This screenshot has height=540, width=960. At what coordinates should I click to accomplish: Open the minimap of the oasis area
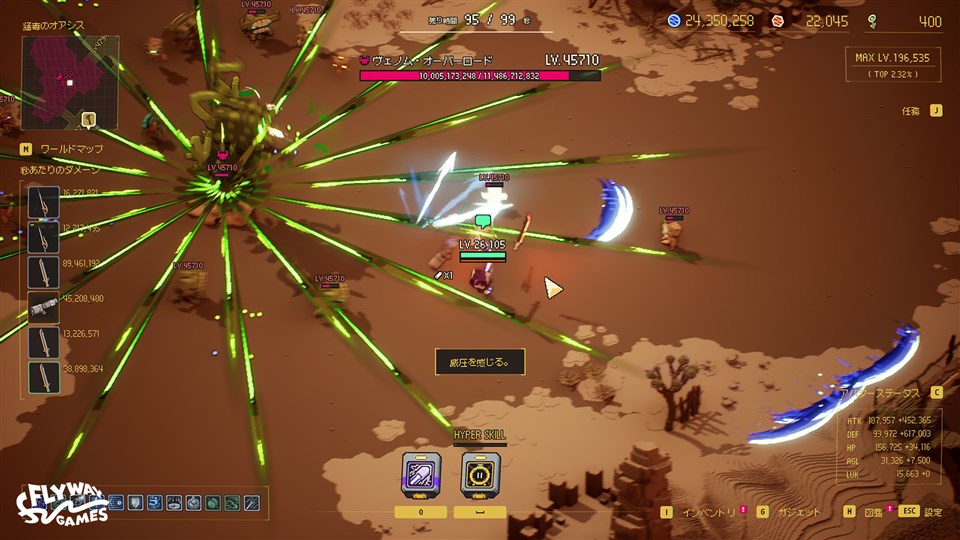70,82
